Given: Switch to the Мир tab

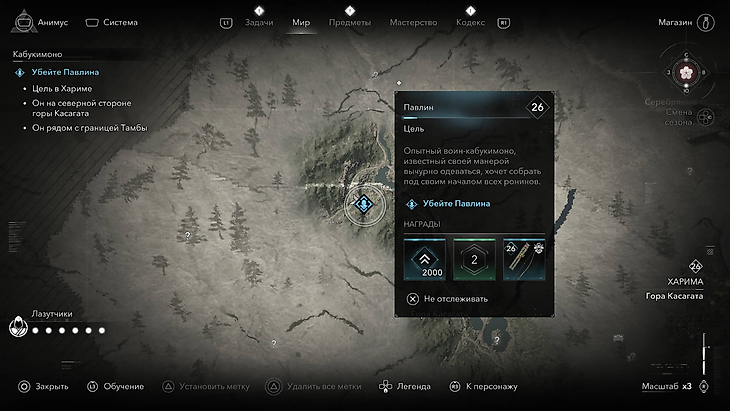Looking at the screenshot, I should pos(301,22).
